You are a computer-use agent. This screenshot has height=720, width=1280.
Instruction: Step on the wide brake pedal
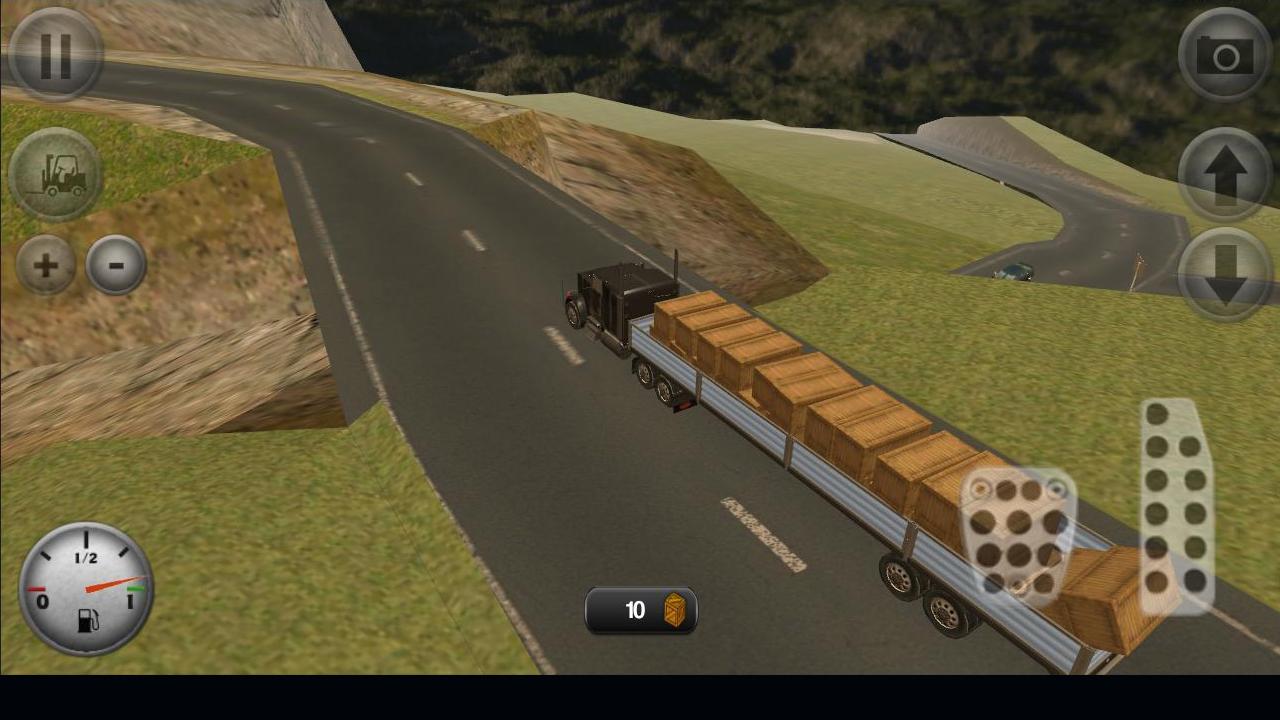[1017, 535]
